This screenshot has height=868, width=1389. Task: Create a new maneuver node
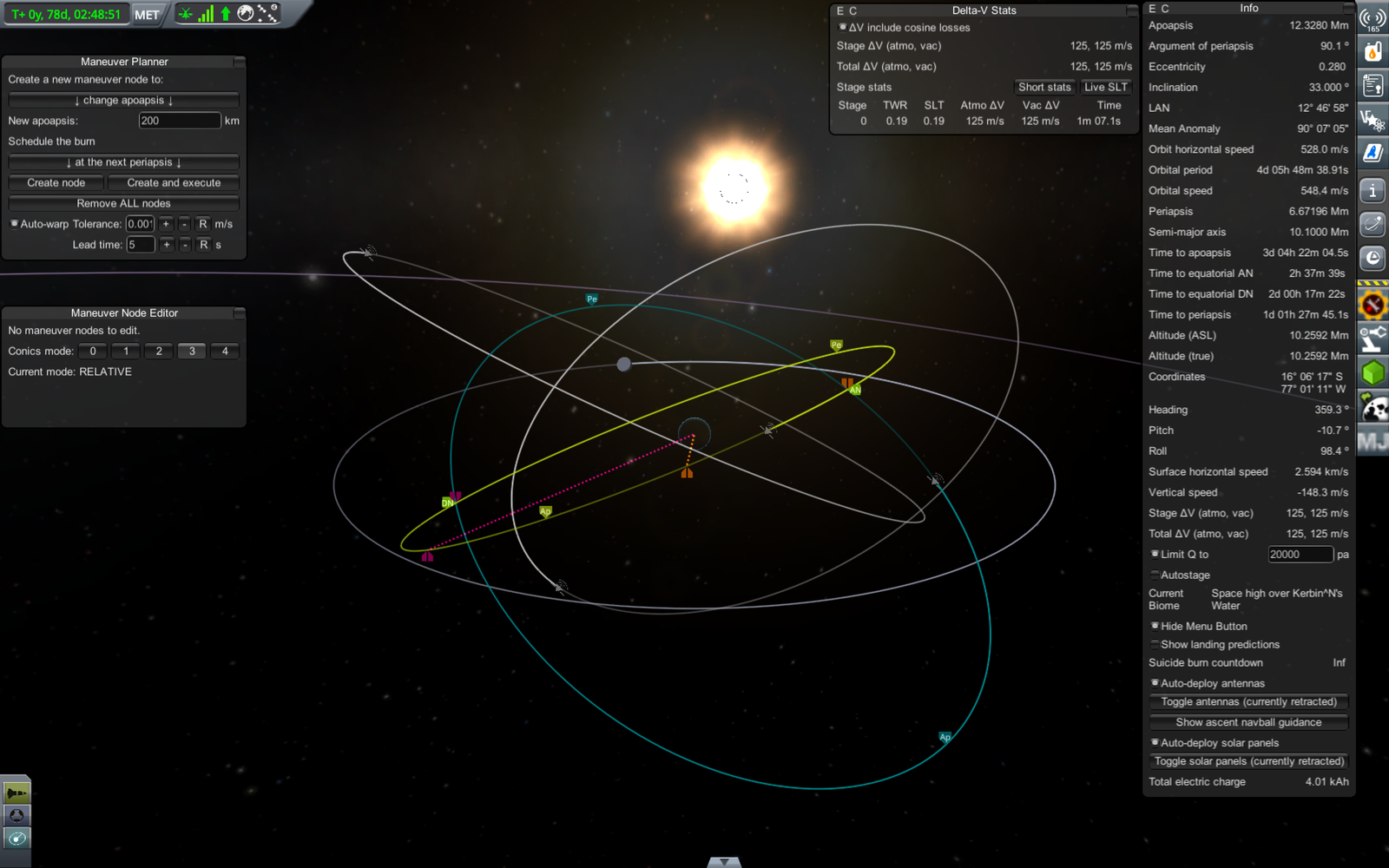coord(56,183)
